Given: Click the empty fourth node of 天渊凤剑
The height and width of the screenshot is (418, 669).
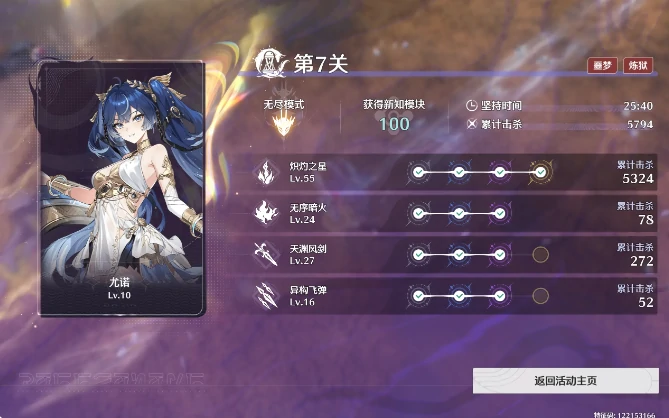Looking at the screenshot, I should click(540, 254).
